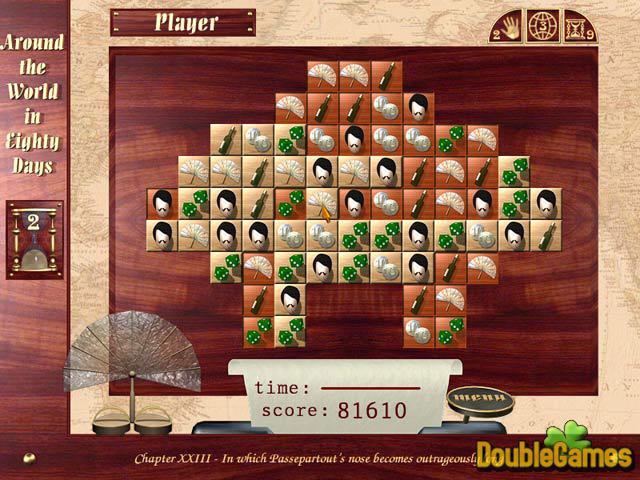Click the hourglass panel under the title
640x480 pixels.
click(x=34, y=238)
